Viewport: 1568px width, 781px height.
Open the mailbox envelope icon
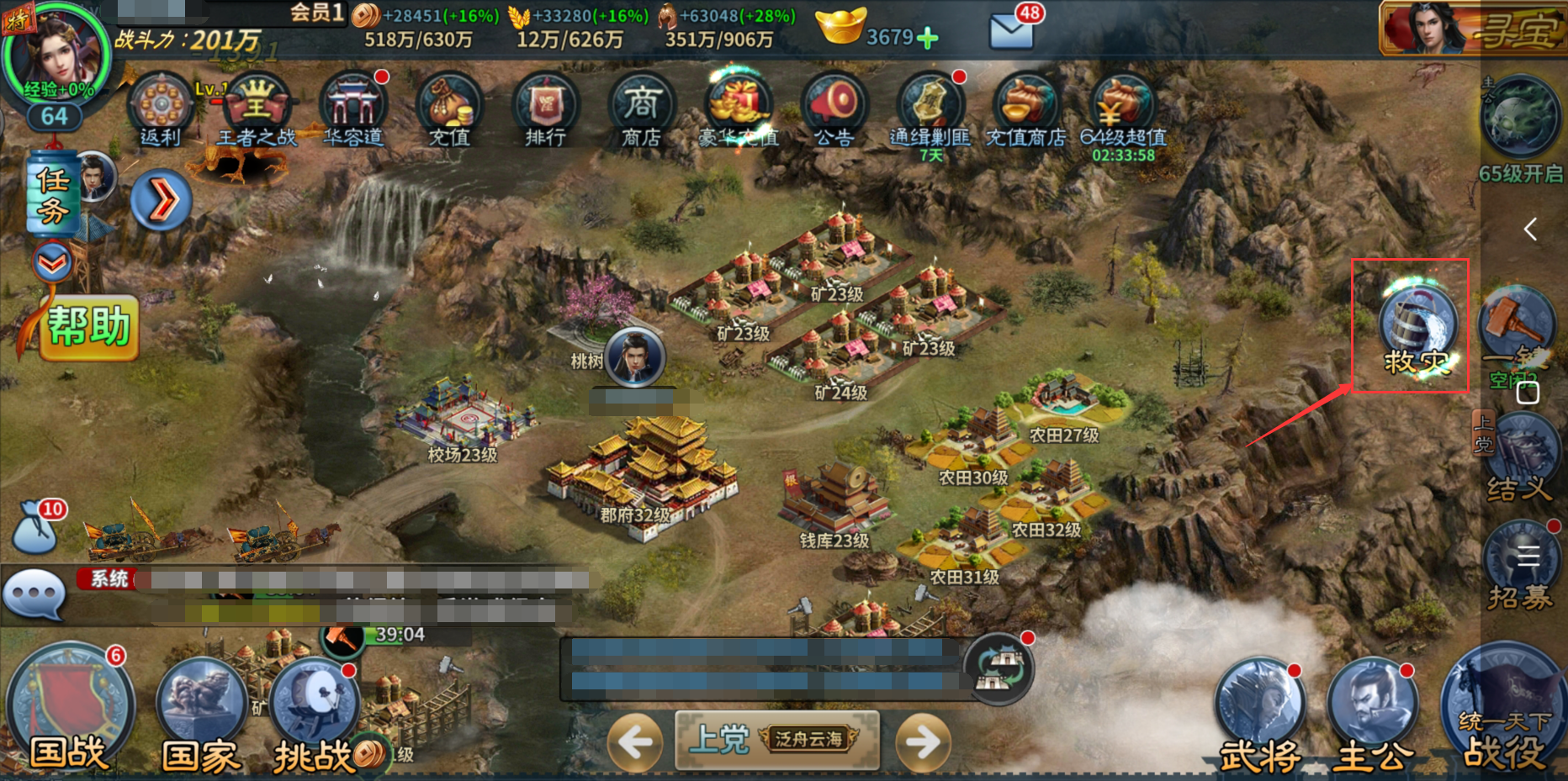(x=1011, y=30)
